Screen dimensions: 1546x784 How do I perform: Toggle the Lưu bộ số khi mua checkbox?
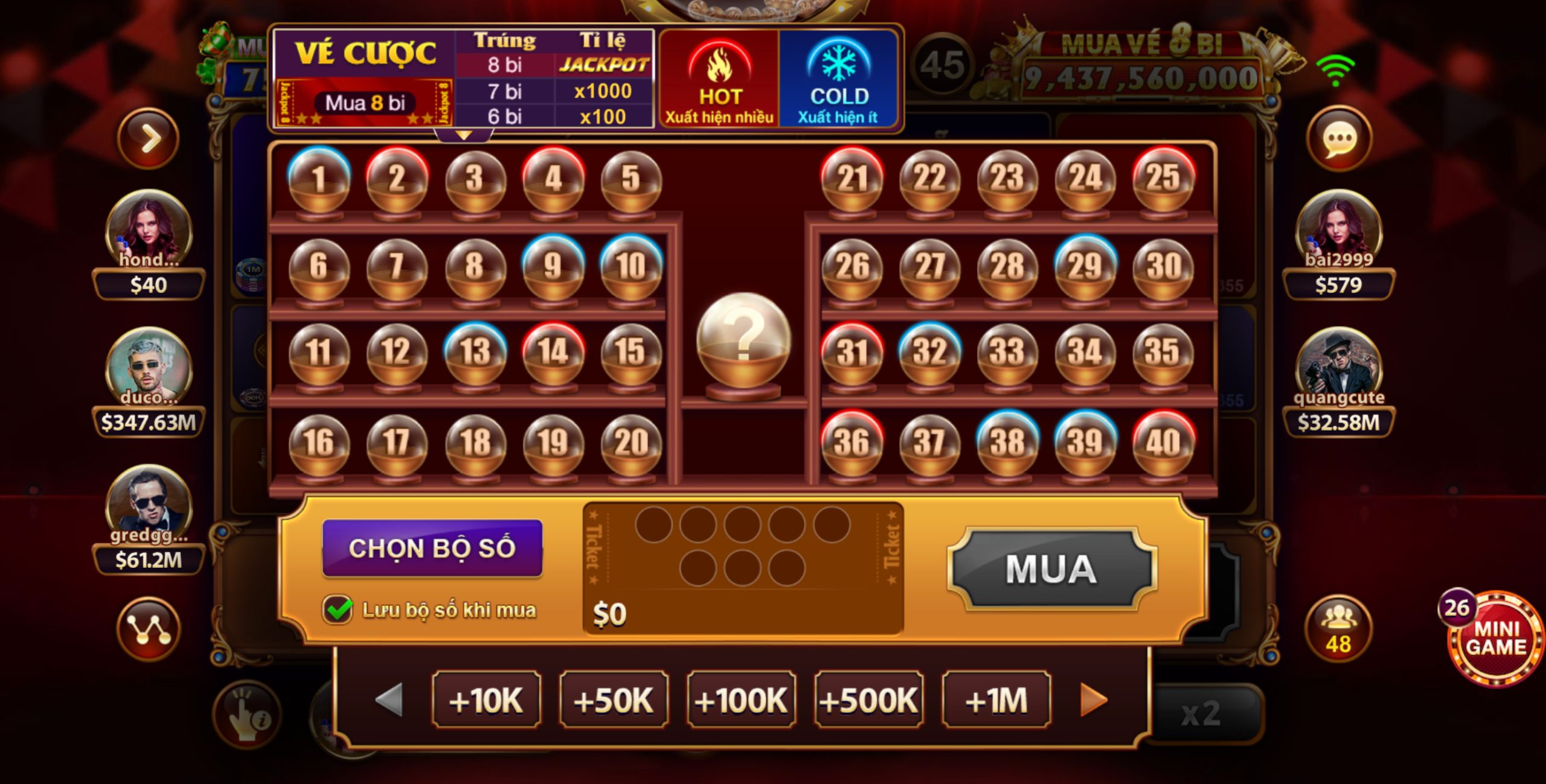tap(338, 610)
